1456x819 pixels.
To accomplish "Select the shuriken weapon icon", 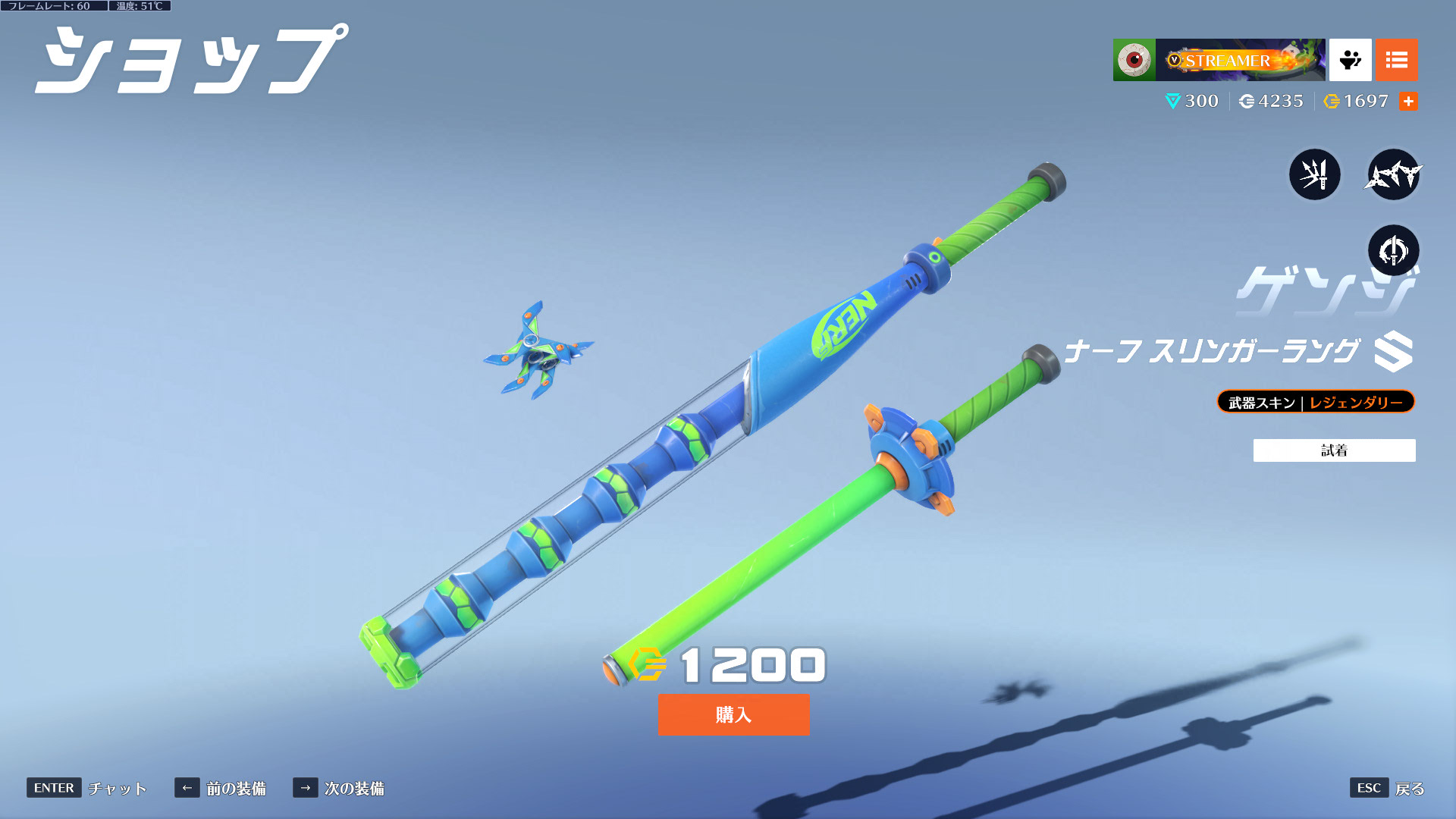I will [1393, 174].
